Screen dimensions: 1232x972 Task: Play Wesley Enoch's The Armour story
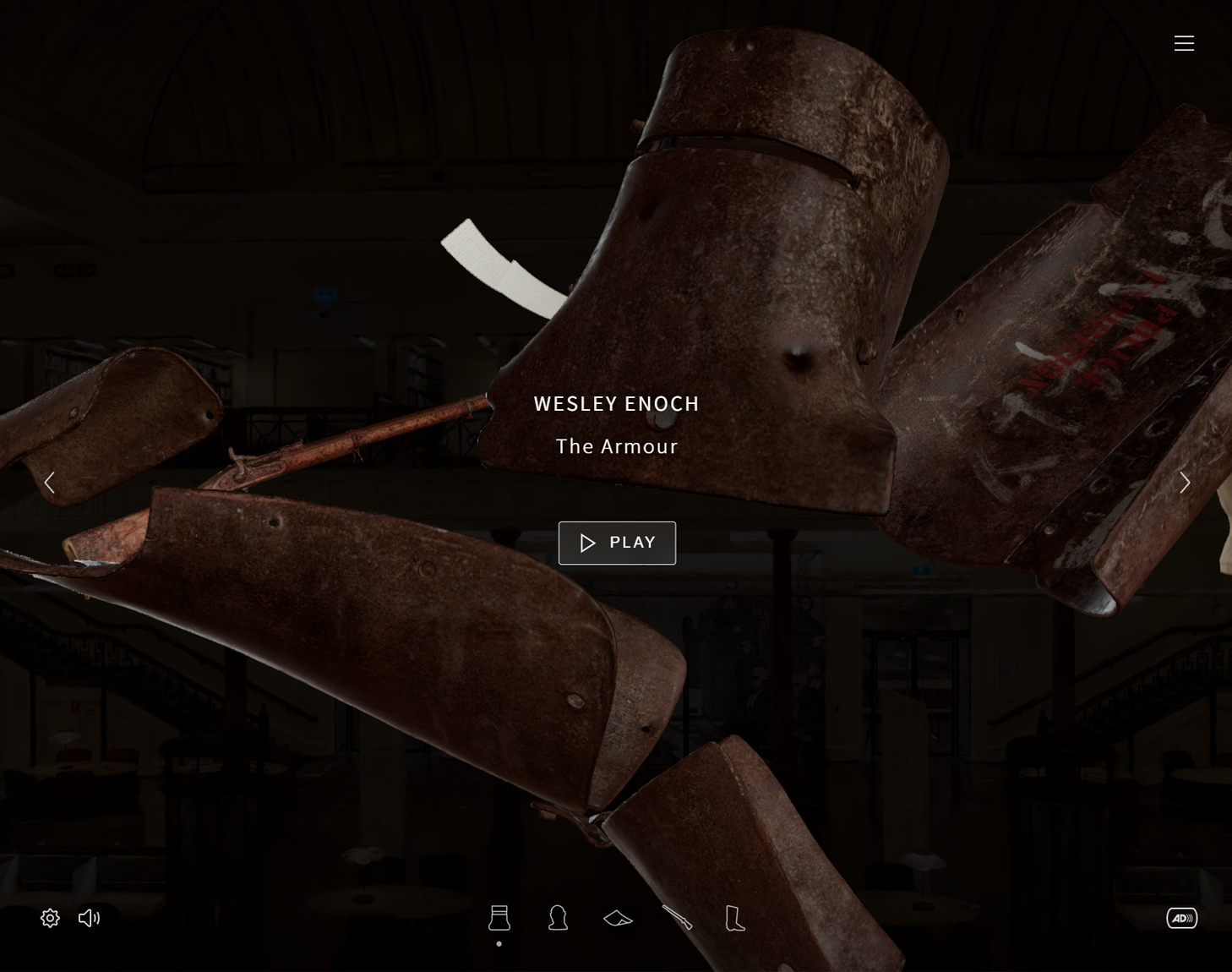617,543
